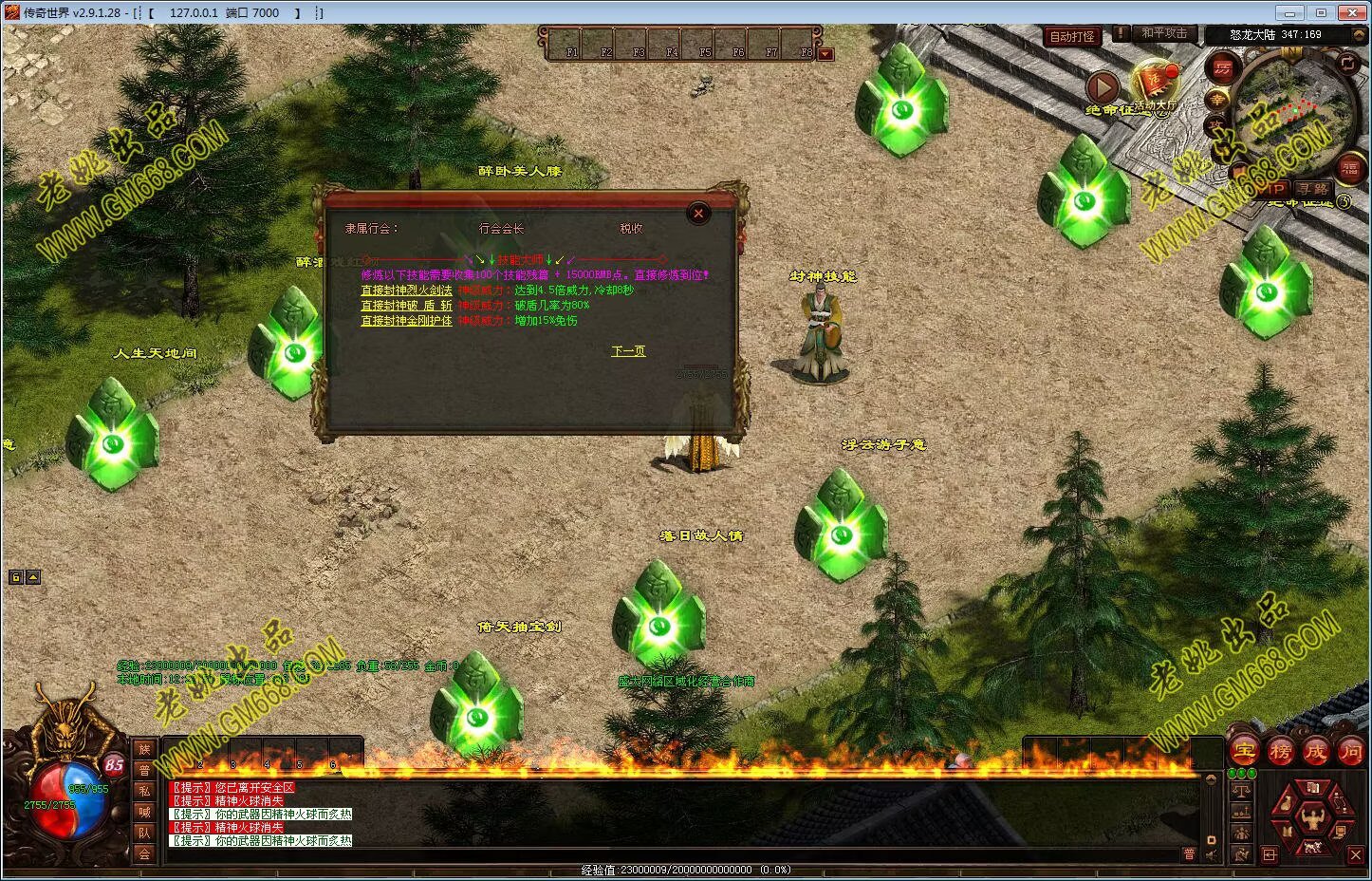Show the 榜 rankings orb

(1281, 752)
